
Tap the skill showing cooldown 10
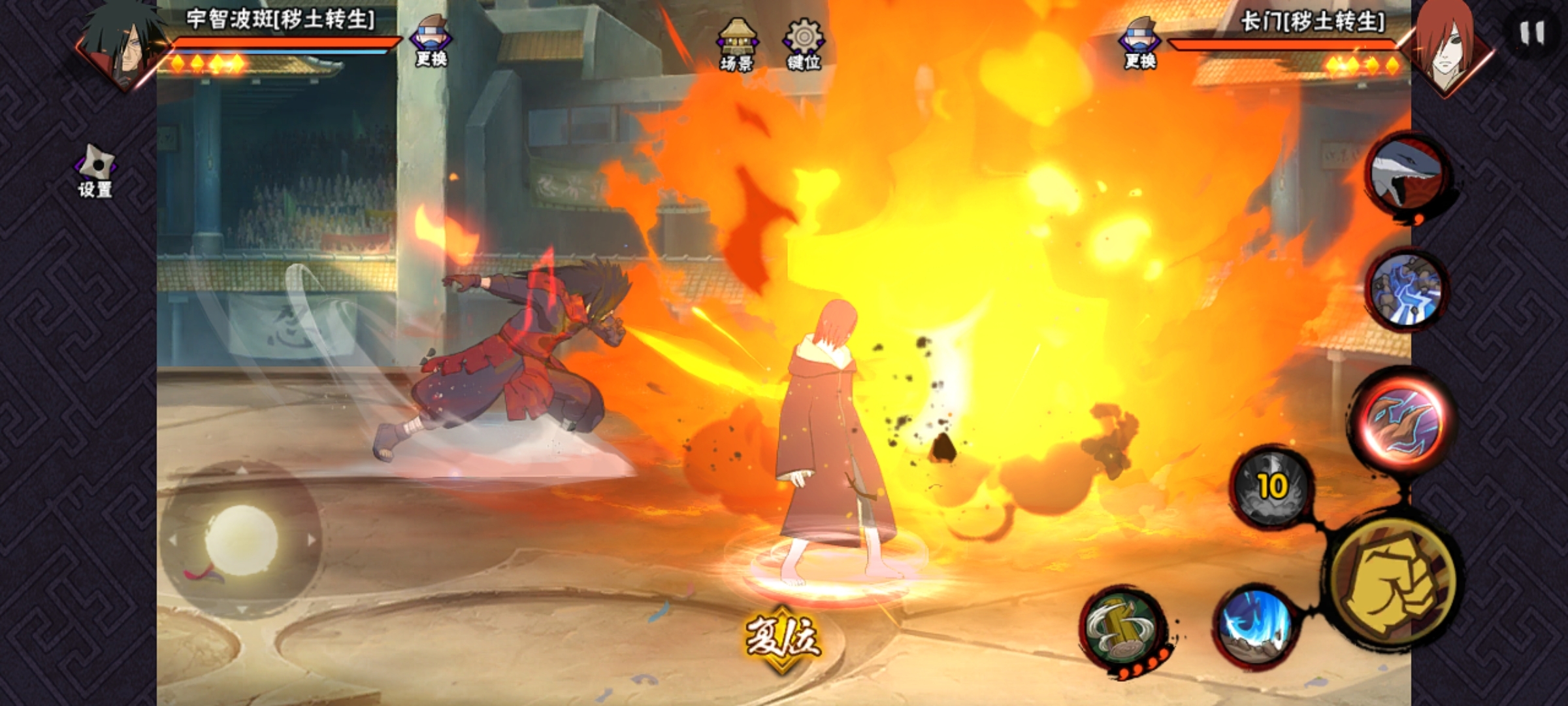[x=1271, y=487]
